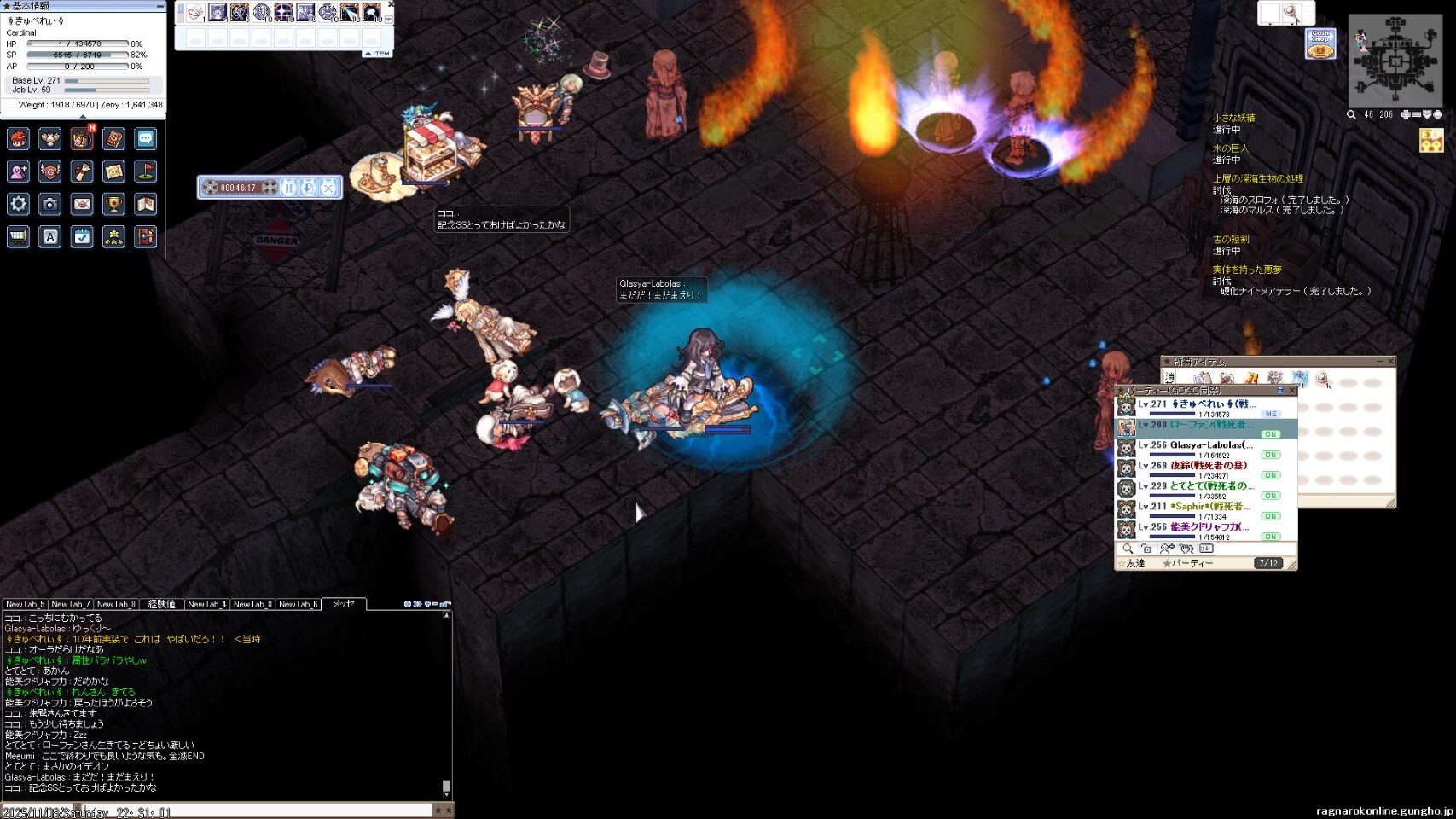The width and height of the screenshot is (1456, 819).
Task: Close the party window
Action: click(1291, 391)
